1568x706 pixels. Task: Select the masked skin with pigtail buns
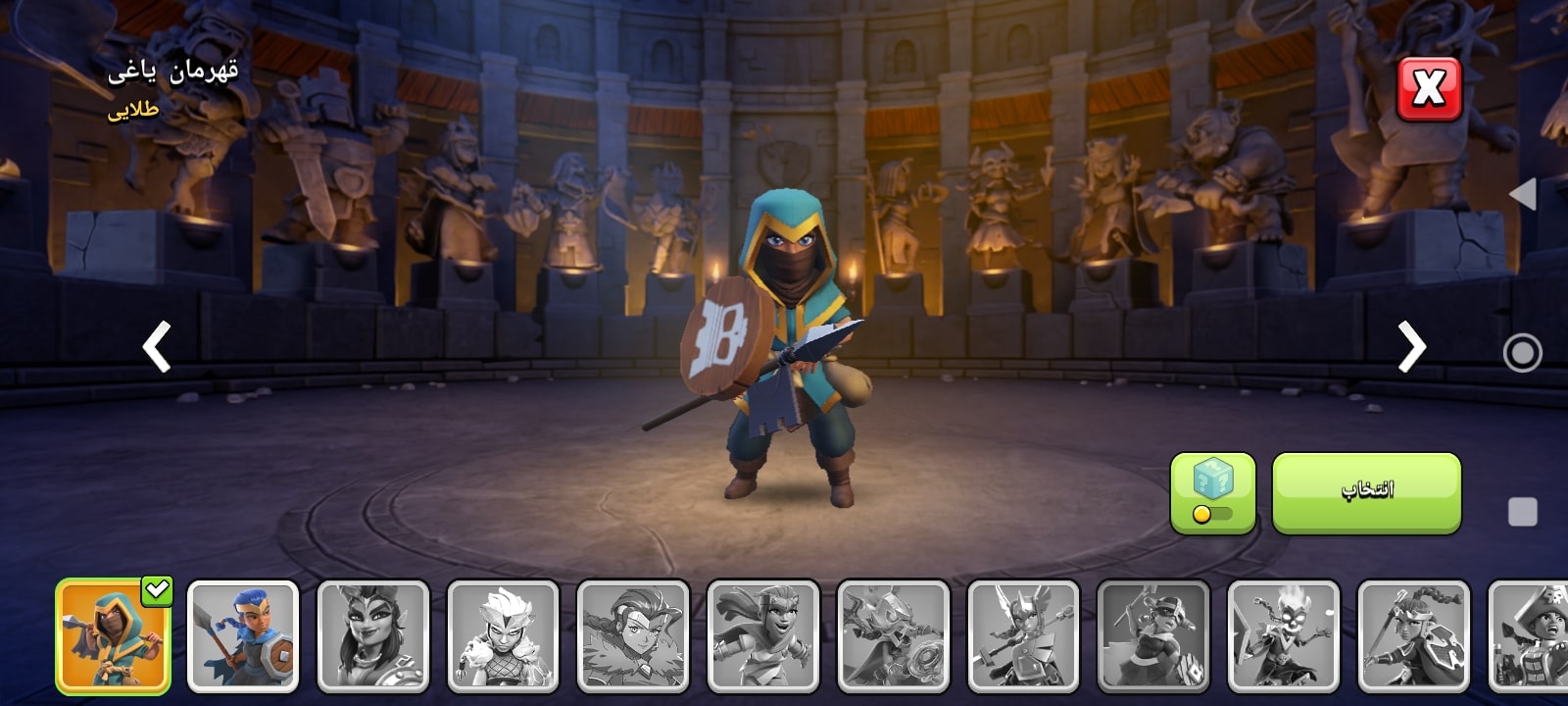pos(1153,636)
